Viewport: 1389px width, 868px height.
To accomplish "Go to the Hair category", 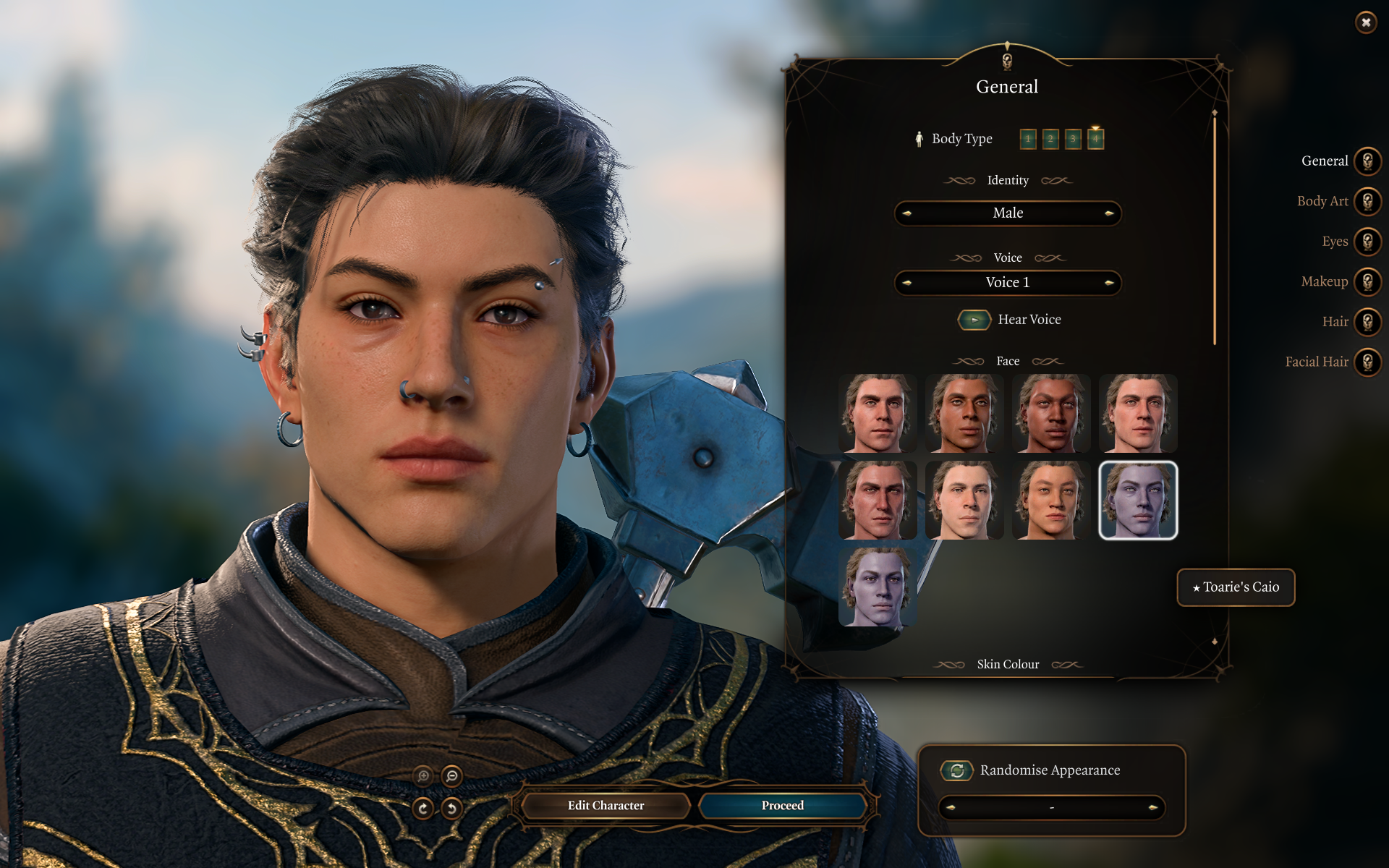I will click(x=1367, y=322).
